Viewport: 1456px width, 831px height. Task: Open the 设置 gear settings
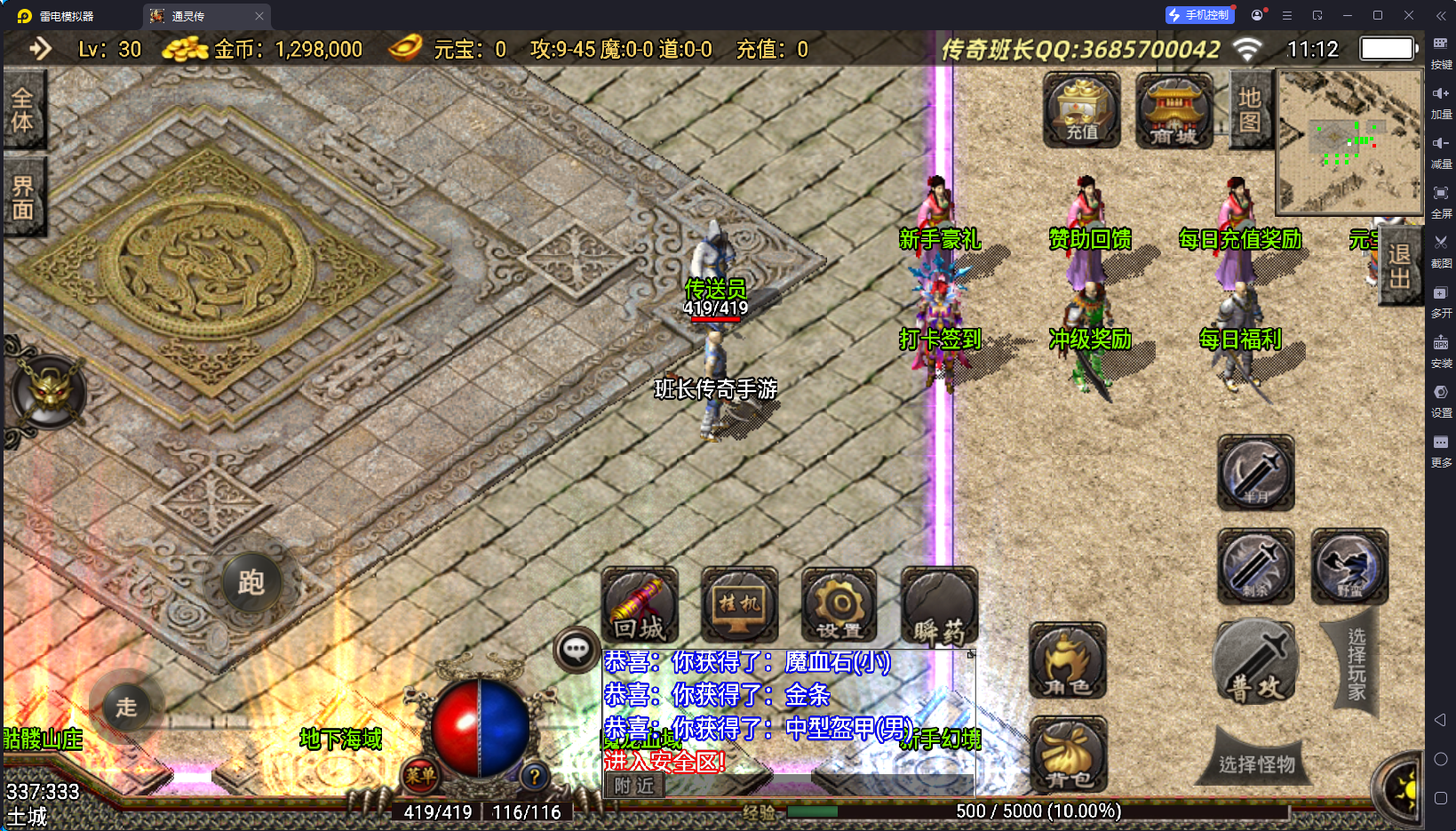[839, 606]
